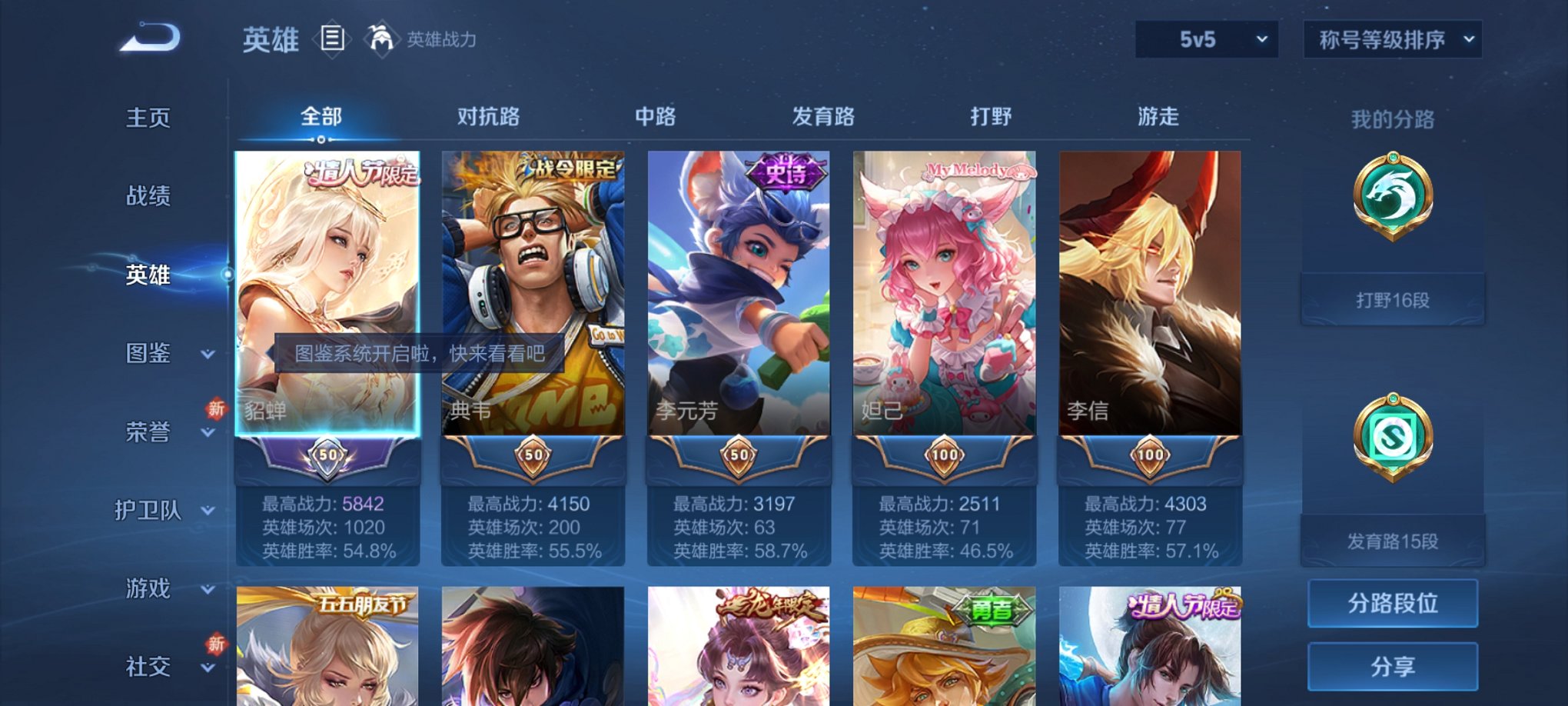Click the 新 badge next to 荣誉
Image resolution: width=1568 pixels, height=706 pixels.
[215, 410]
